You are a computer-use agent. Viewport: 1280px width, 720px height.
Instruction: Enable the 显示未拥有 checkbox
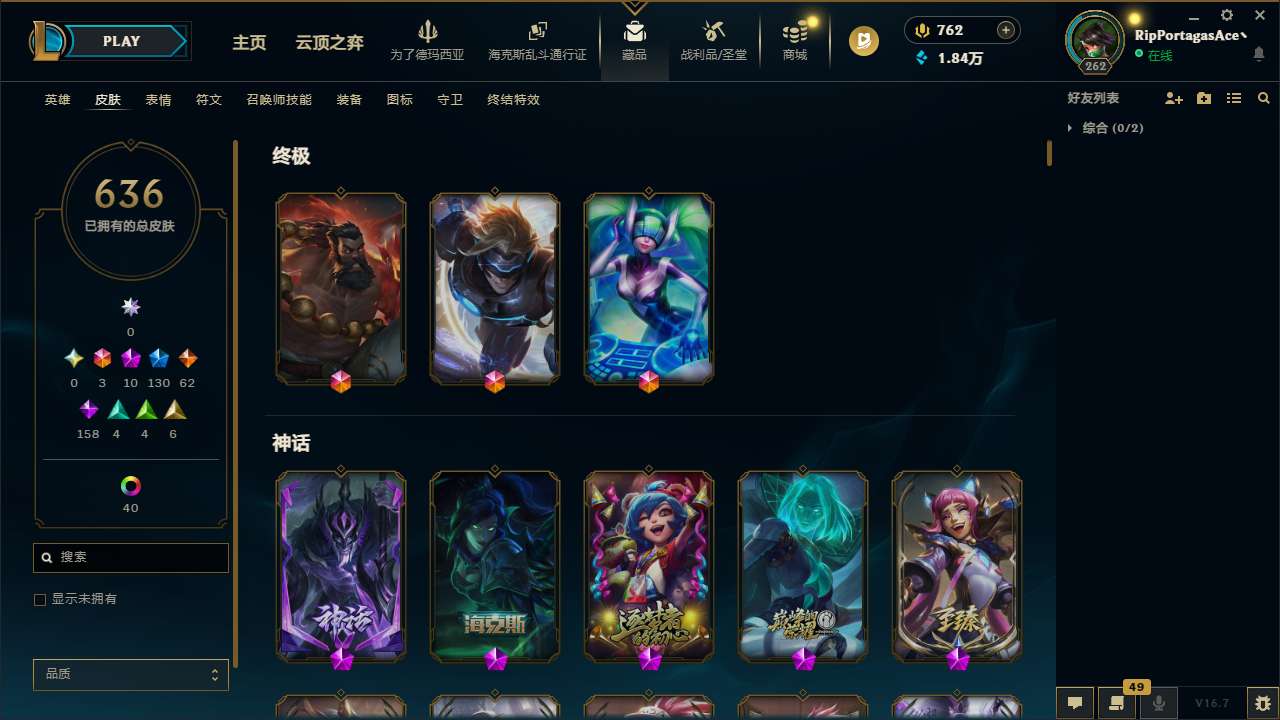coord(40,599)
